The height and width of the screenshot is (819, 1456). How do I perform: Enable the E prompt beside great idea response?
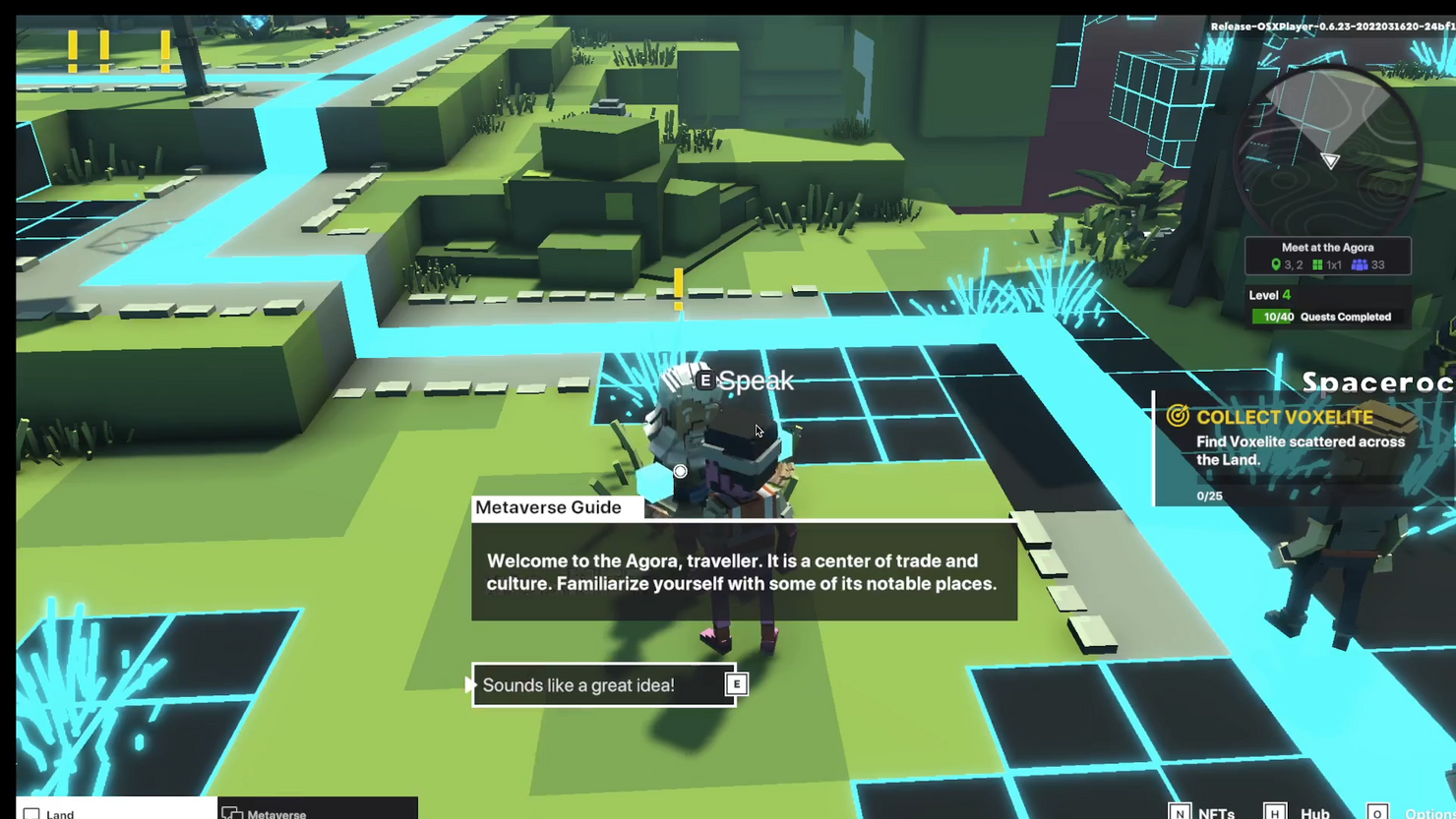click(x=736, y=684)
